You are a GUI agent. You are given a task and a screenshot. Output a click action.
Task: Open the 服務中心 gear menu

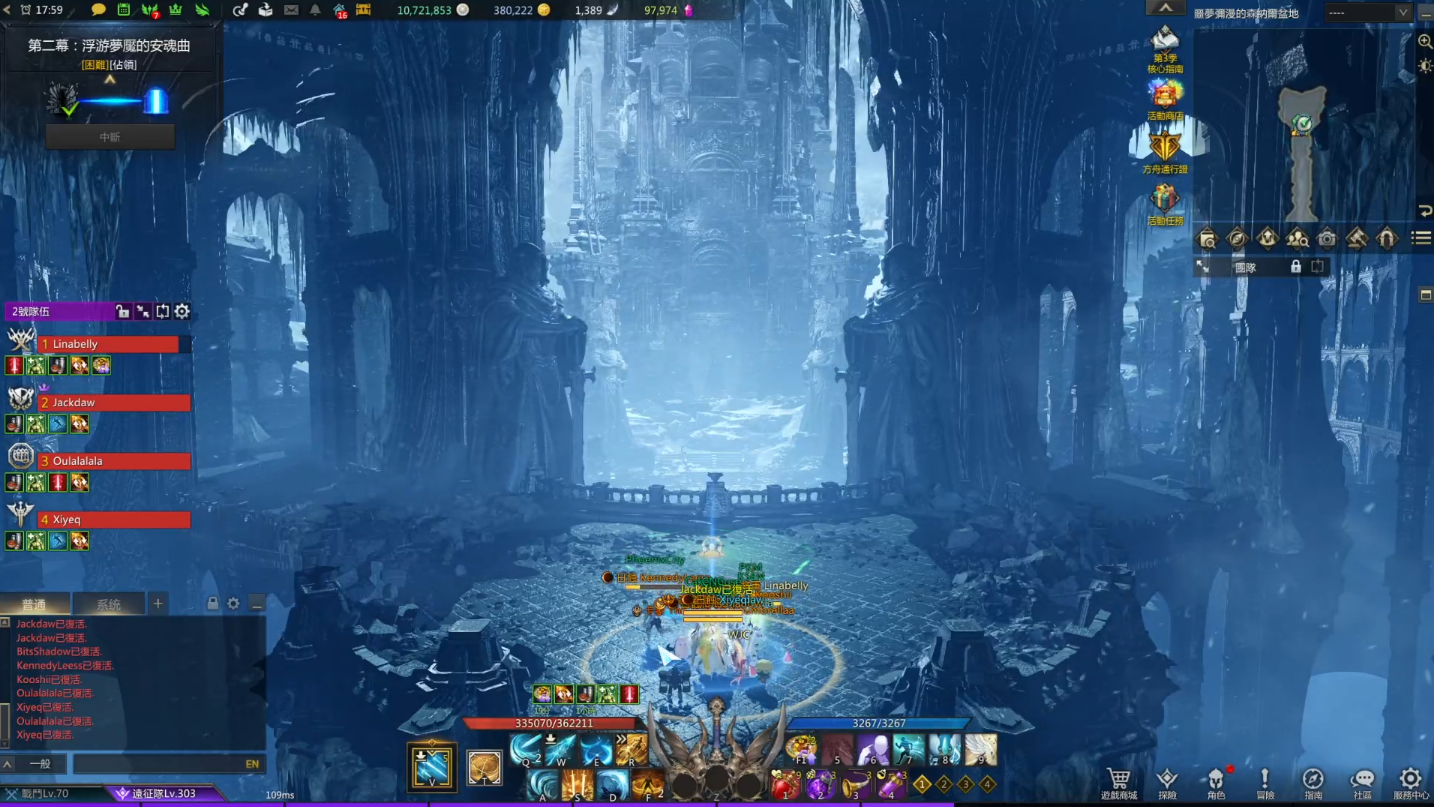click(1410, 781)
